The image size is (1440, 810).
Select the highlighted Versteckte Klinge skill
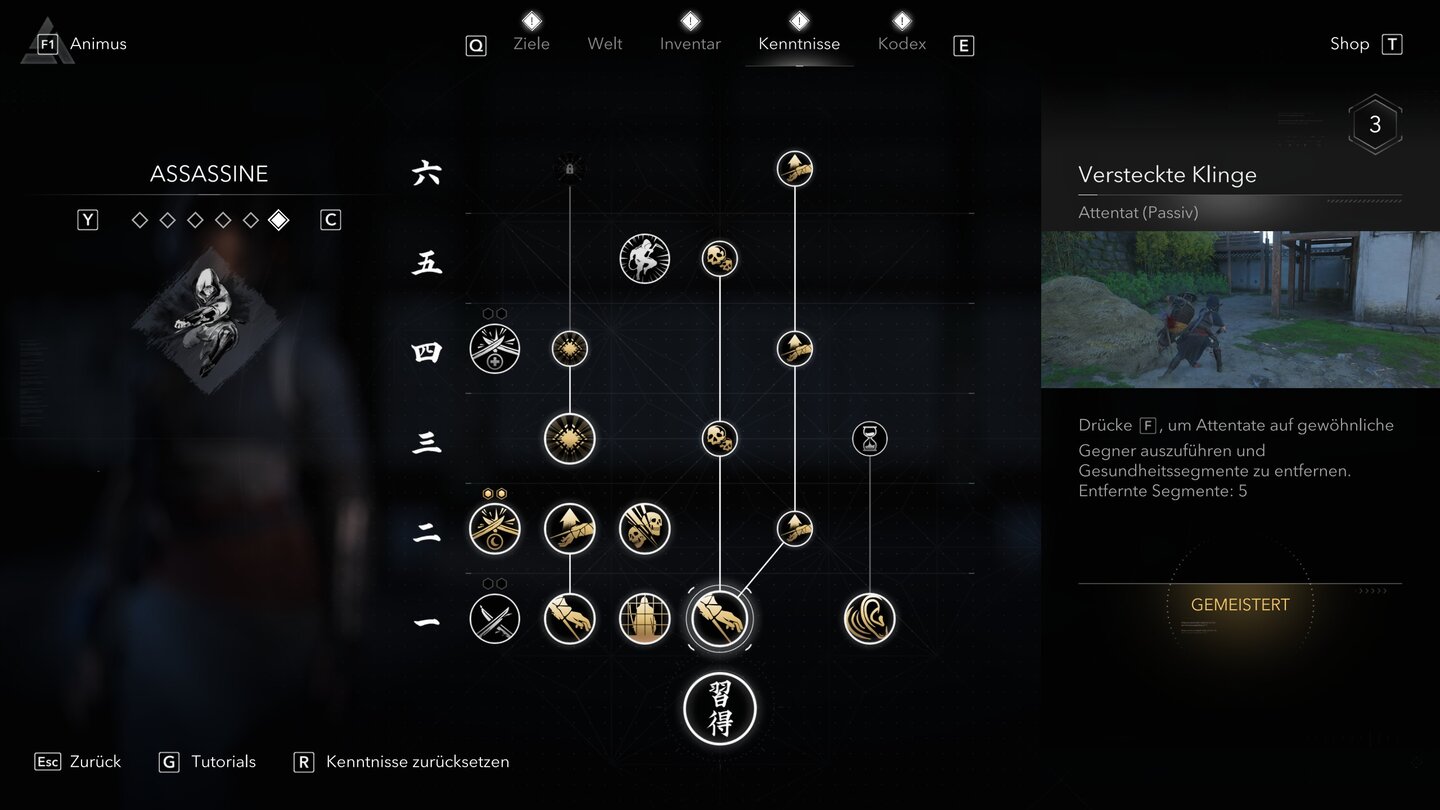pos(720,618)
